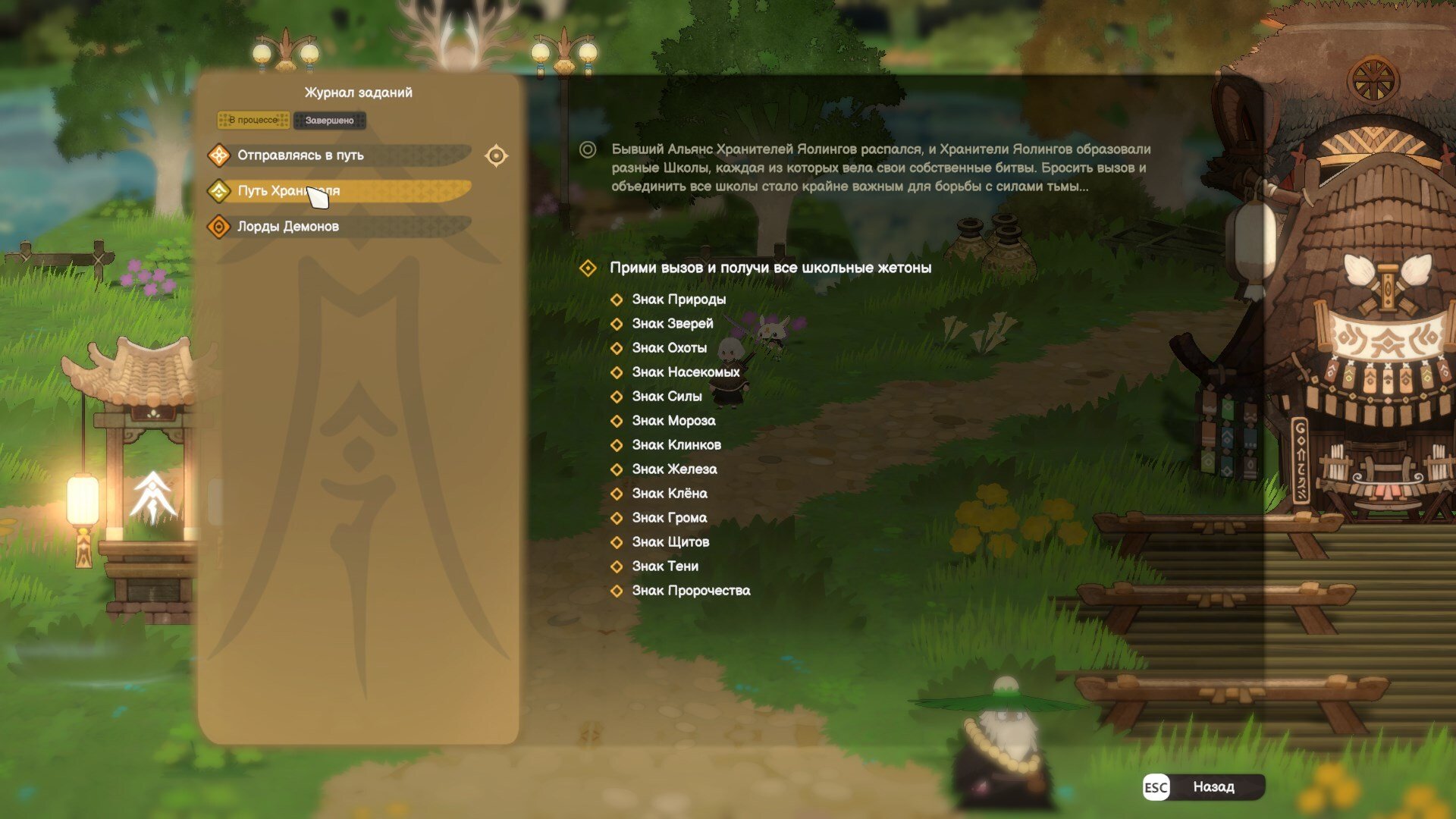
Task: Select the quest "Отправляясь в путь"
Action: [341, 155]
